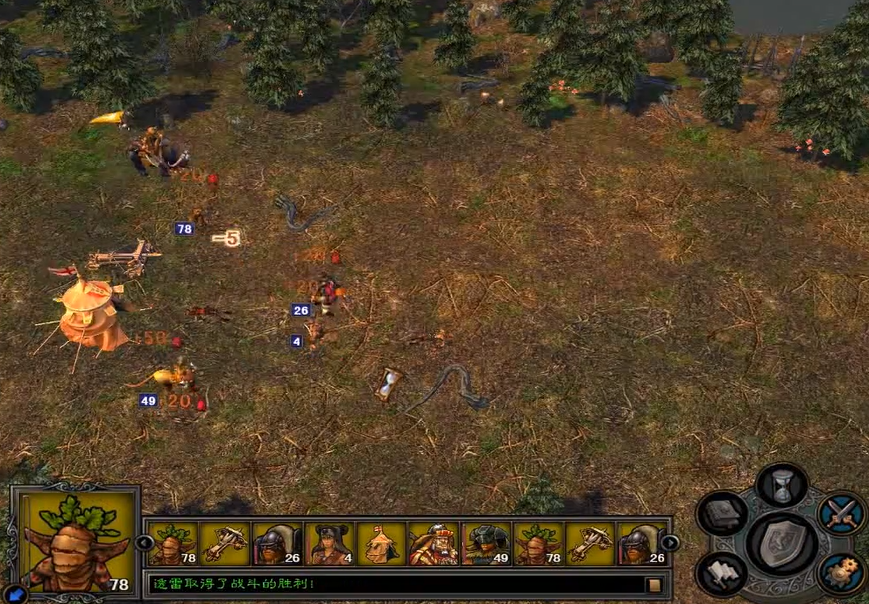
Task: Select the female unit with count 4
Action: [x=329, y=543]
